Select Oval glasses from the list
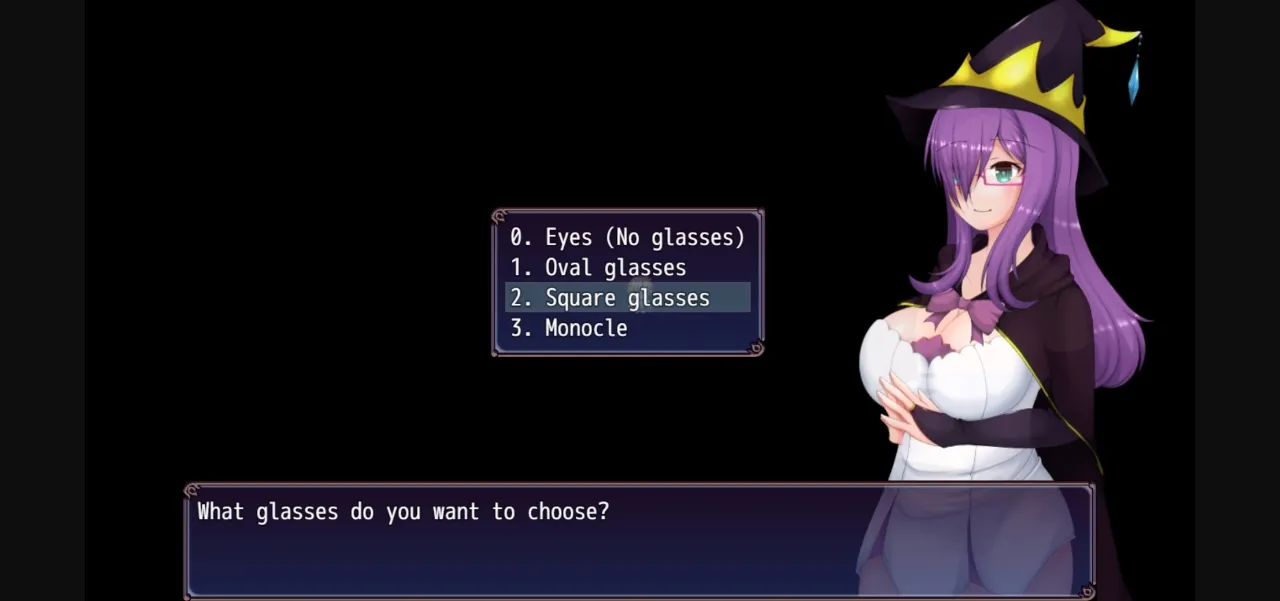Image resolution: width=1280 pixels, height=601 pixels. (598, 268)
